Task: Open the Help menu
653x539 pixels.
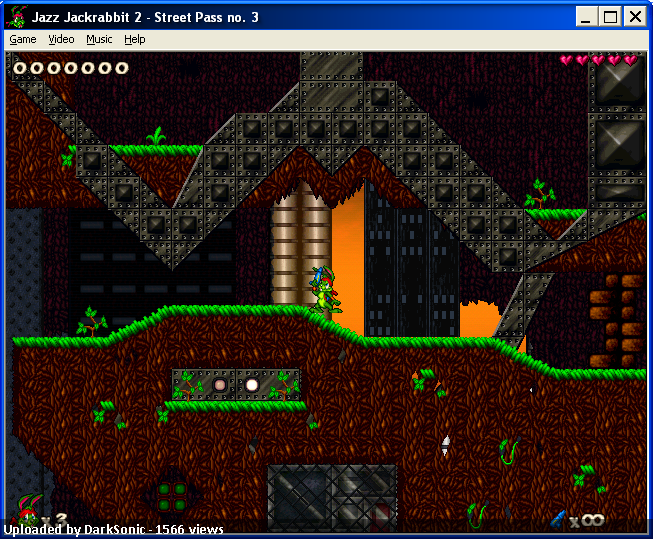Action: click(x=135, y=39)
